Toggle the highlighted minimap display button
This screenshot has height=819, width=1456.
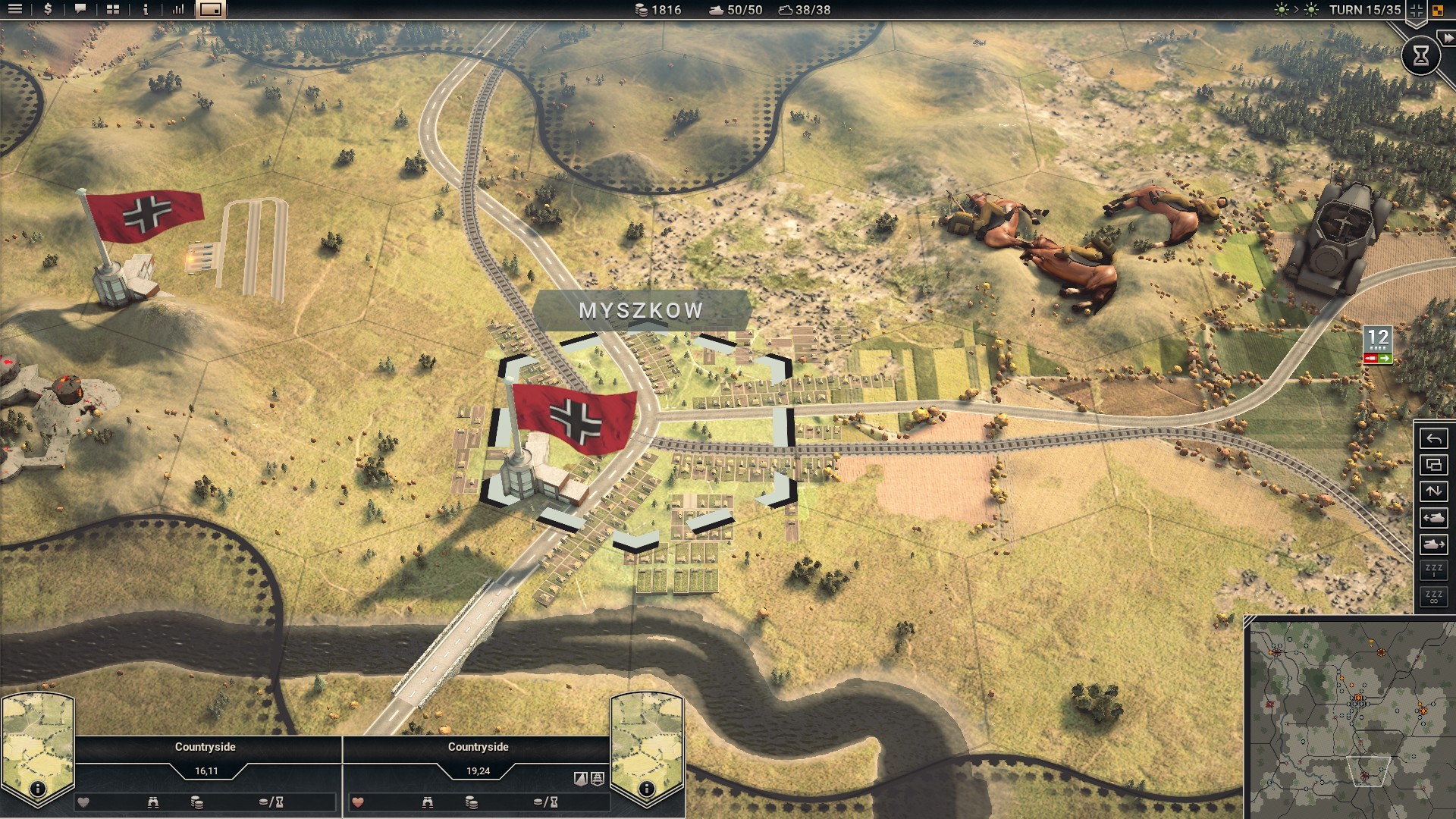click(211, 10)
